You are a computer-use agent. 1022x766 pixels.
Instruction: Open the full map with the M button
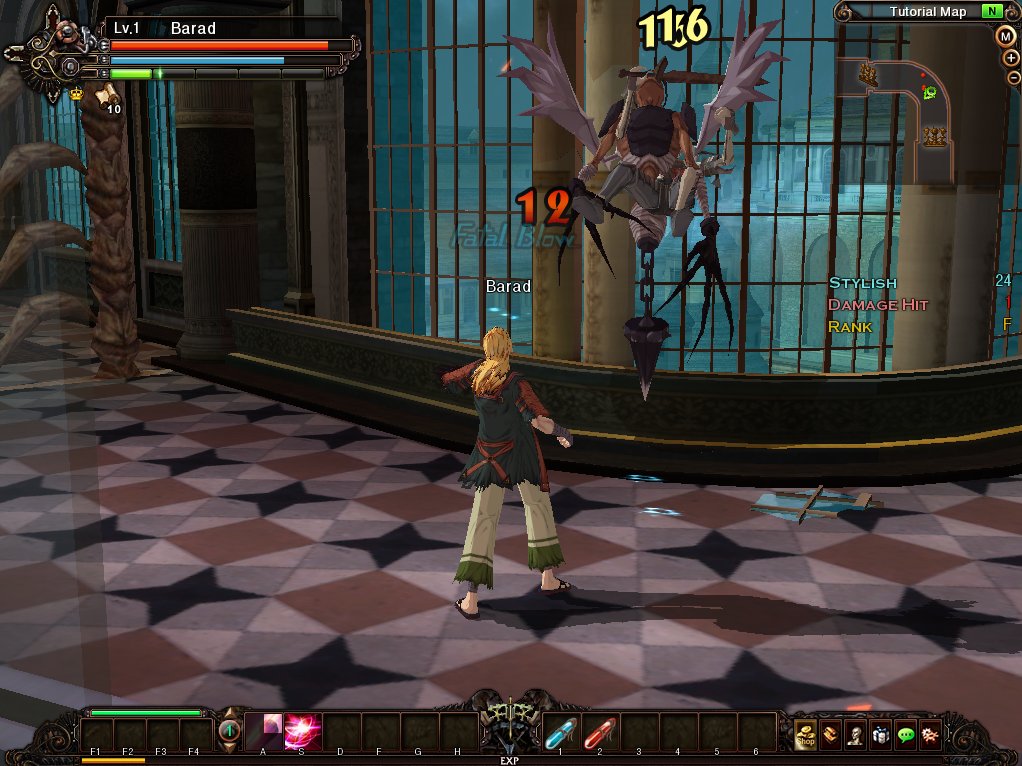tap(1006, 36)
